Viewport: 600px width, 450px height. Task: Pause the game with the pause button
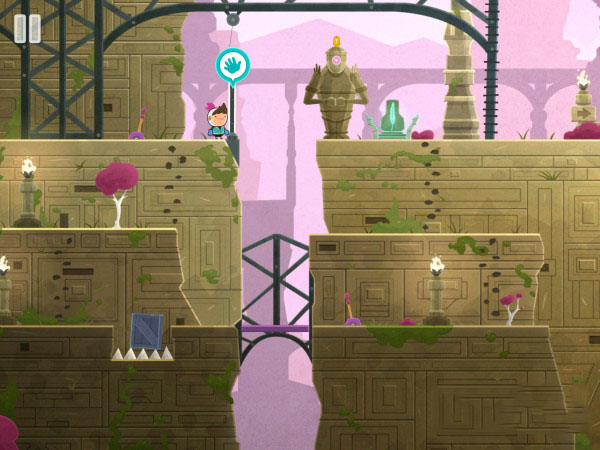[x=27, y=28]
